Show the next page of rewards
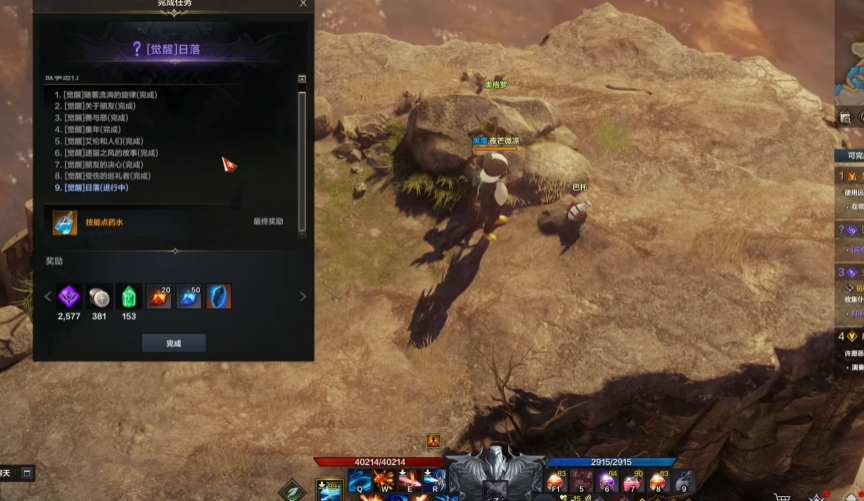The height and width of the screenshot is (501, 864). click(303, 296)
